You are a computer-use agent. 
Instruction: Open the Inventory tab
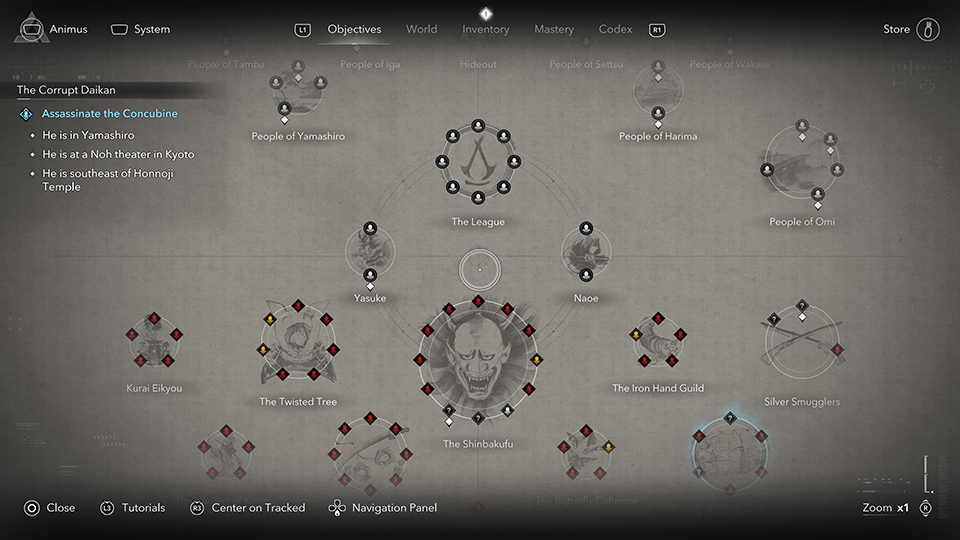[x=486, y=29]
